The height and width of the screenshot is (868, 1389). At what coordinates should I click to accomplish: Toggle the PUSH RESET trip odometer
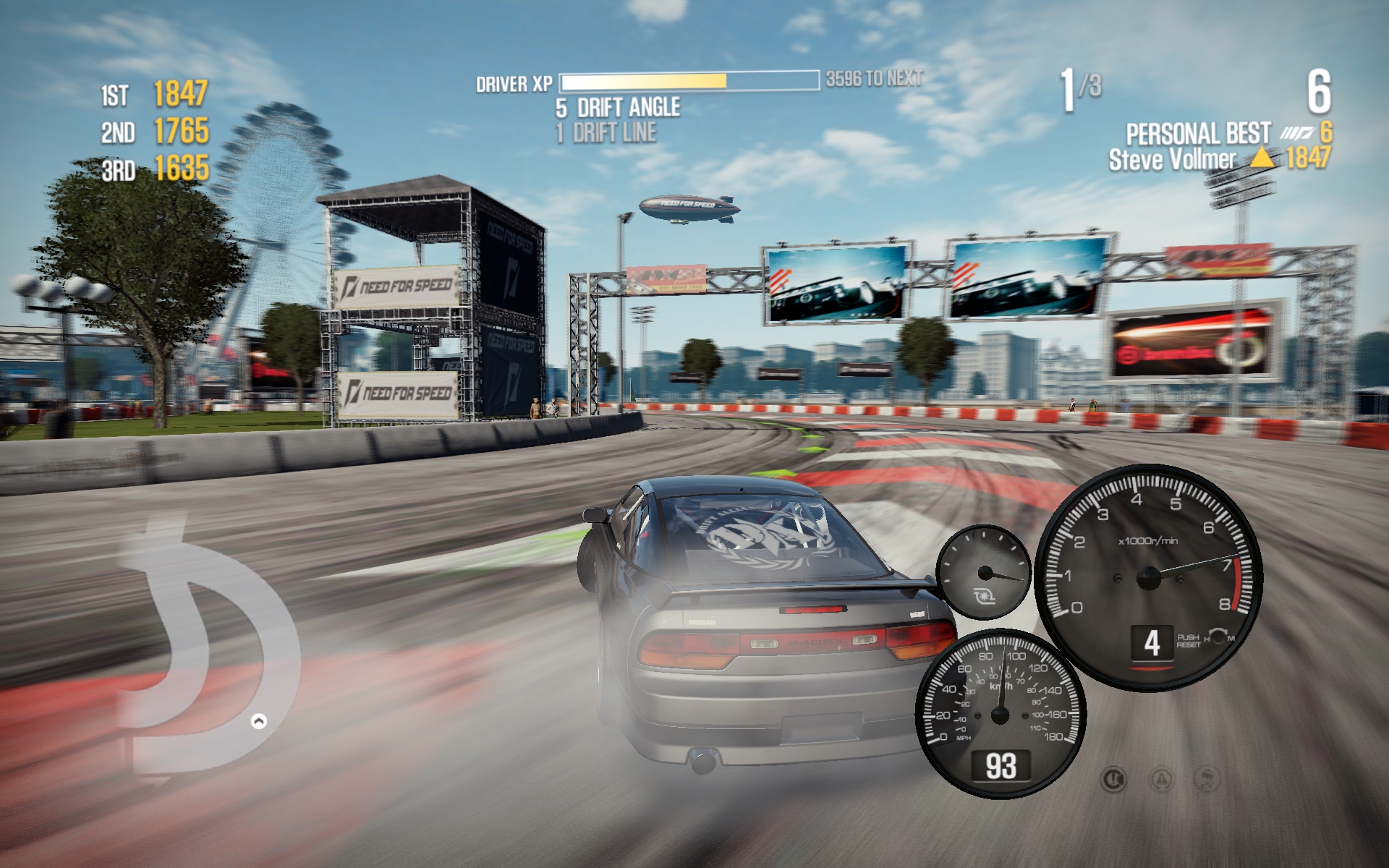point(1189,642)
